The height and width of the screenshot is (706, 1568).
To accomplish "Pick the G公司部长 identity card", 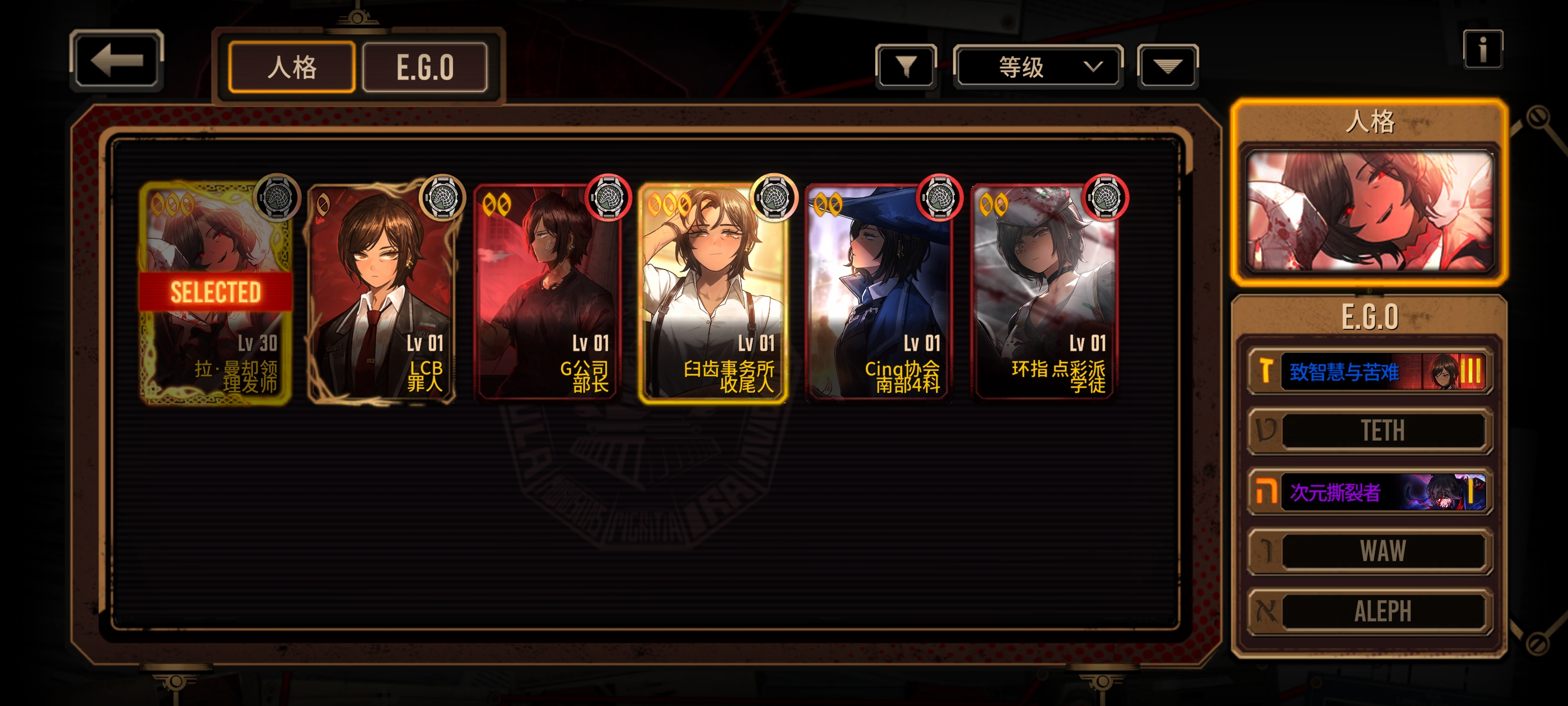I will point(547,292).
